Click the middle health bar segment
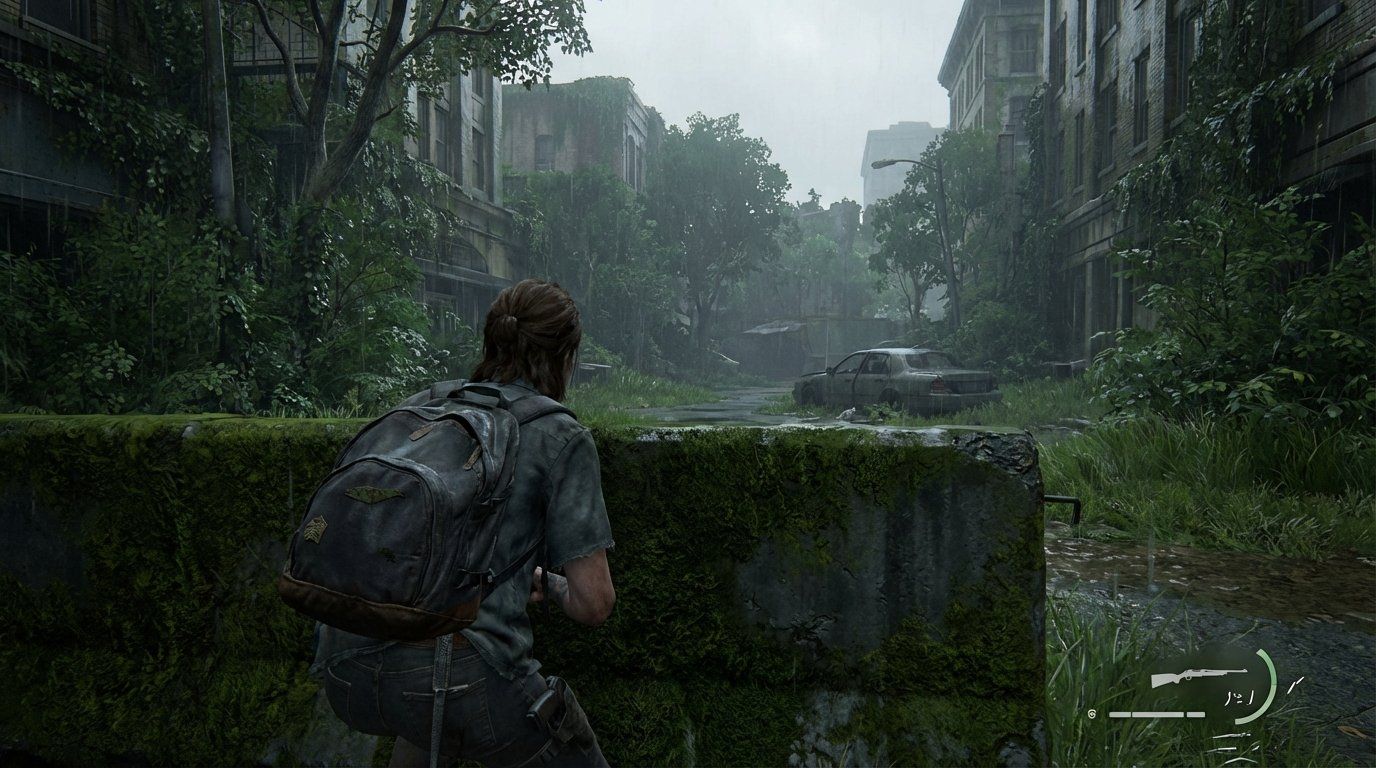 (x=1157, y=714)
